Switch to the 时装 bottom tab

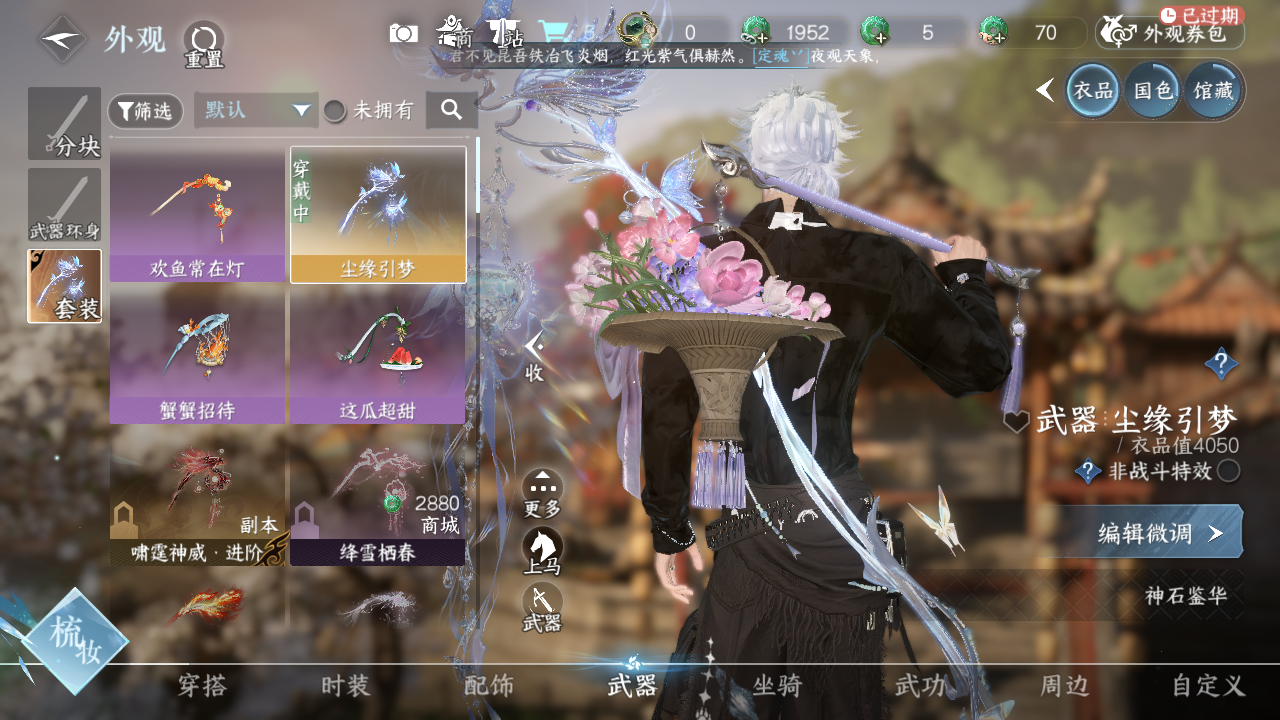click(x=345, y=686)
